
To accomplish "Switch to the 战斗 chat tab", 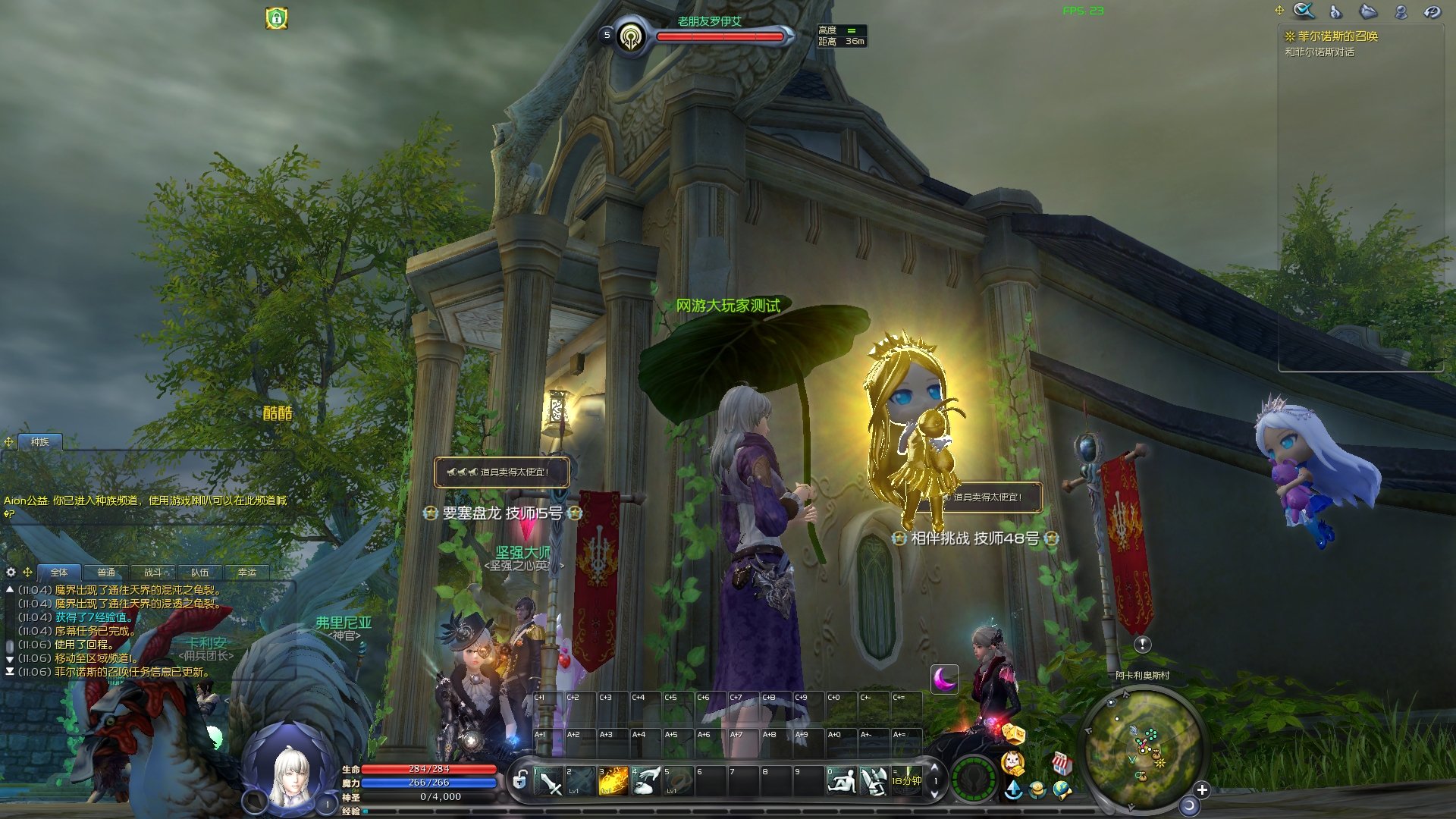I will tap(153, 573).
